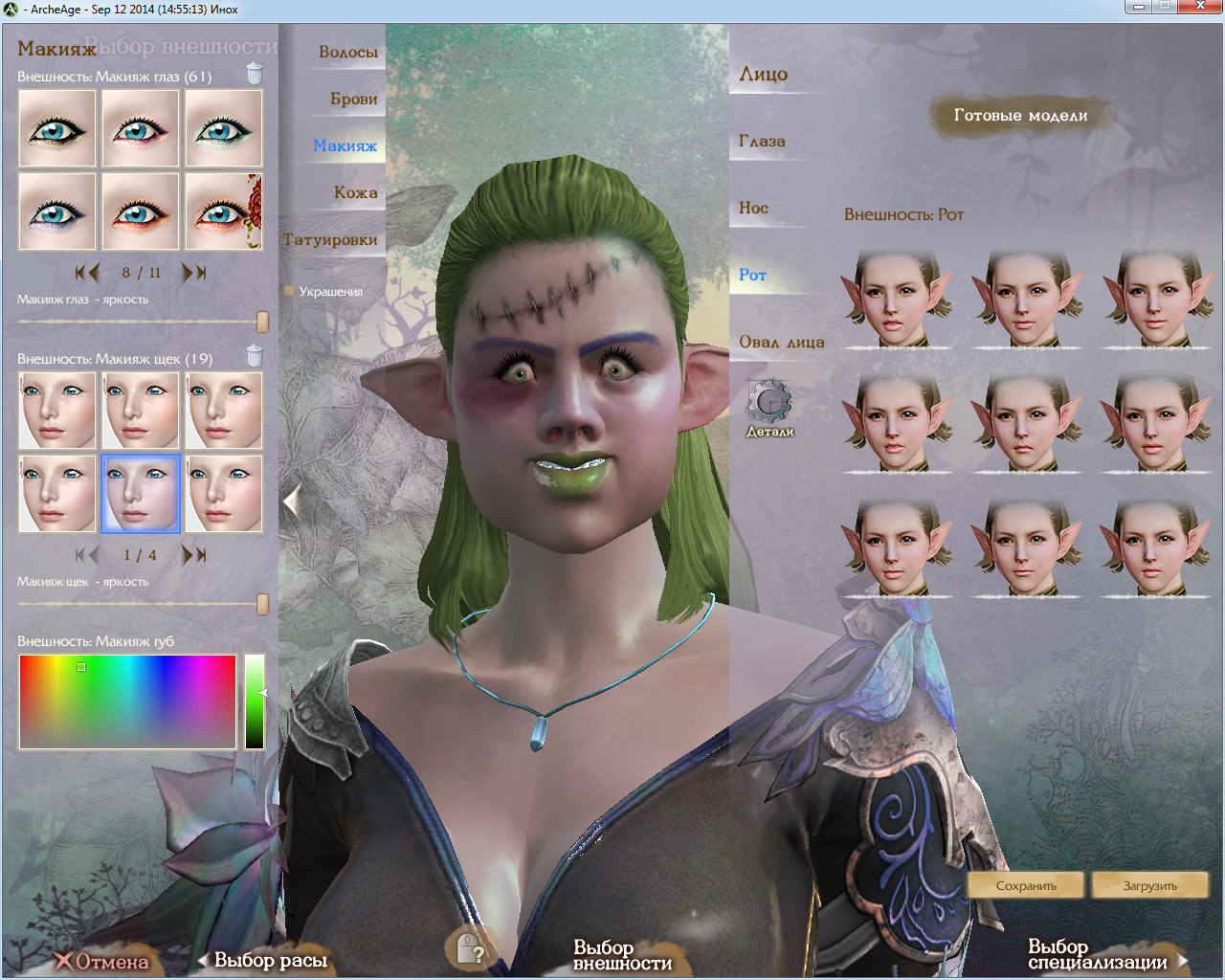The height and width of the screenshot is (980, 1225).
Task: Go to next eye makeup page
Action: [194, 273]
